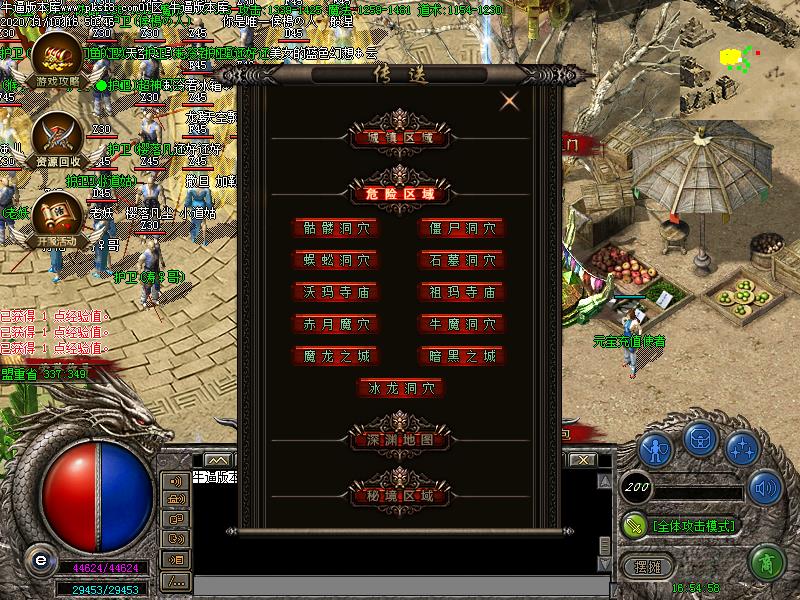Click the 冰龙洞穴 destination
Image resolution: width=800 pixels, height=600 pixels.
point(400,388)
